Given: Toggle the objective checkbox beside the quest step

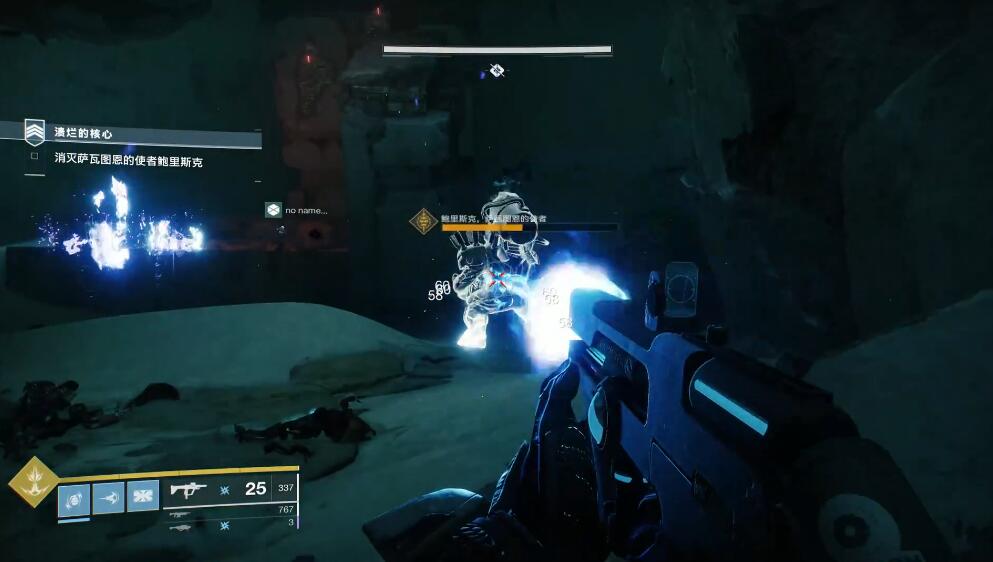Looking at the screenshot, I should tap(35, 157).
